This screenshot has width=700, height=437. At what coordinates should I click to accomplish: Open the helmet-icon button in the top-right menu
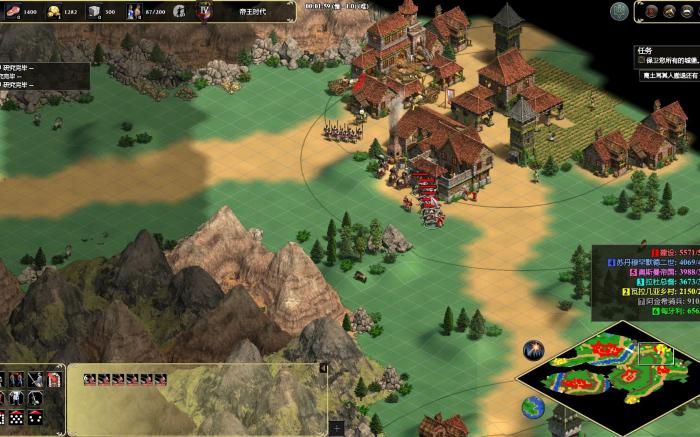coord(686,12)
